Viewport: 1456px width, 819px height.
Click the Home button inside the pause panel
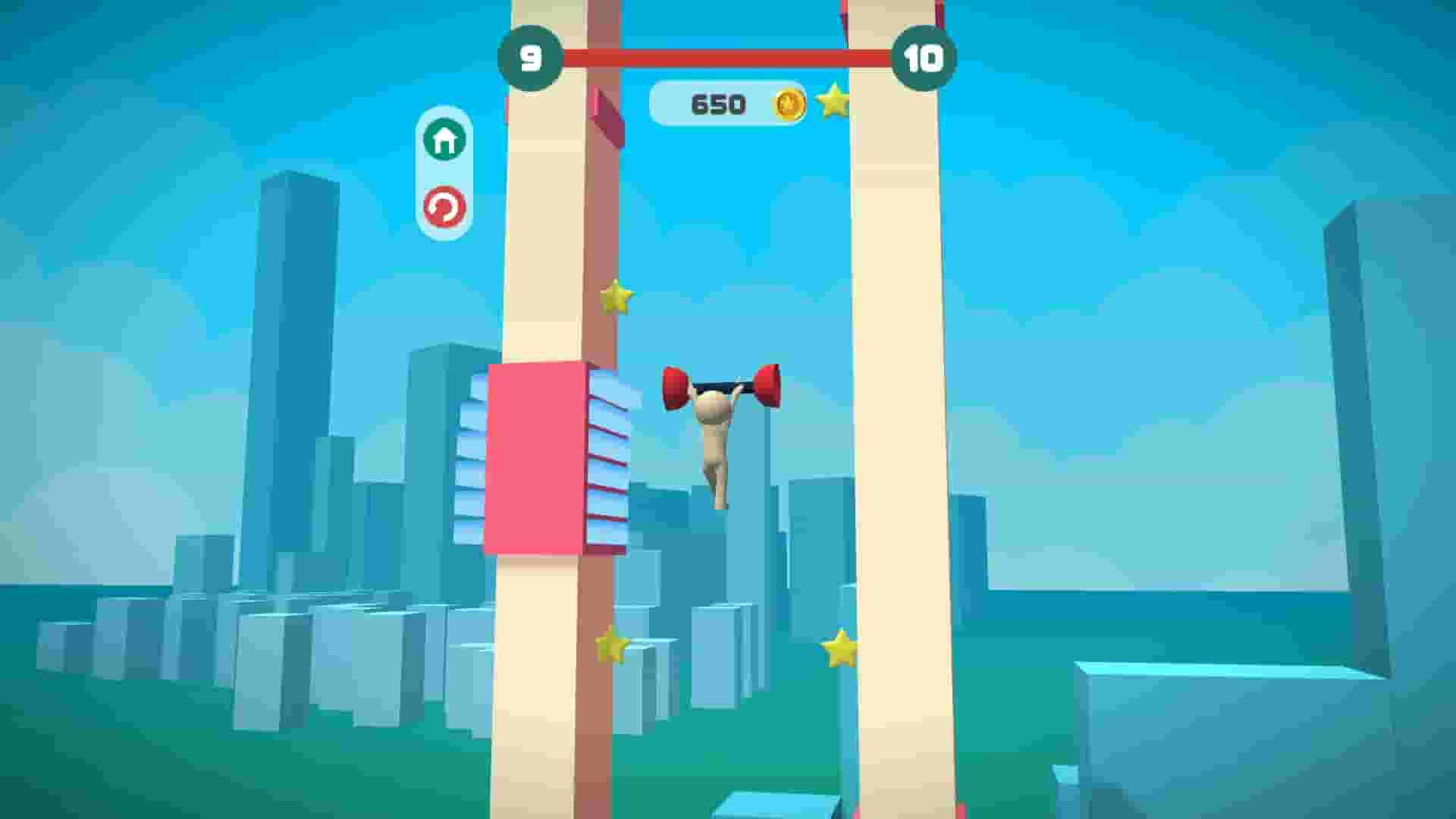click(445, 139)
